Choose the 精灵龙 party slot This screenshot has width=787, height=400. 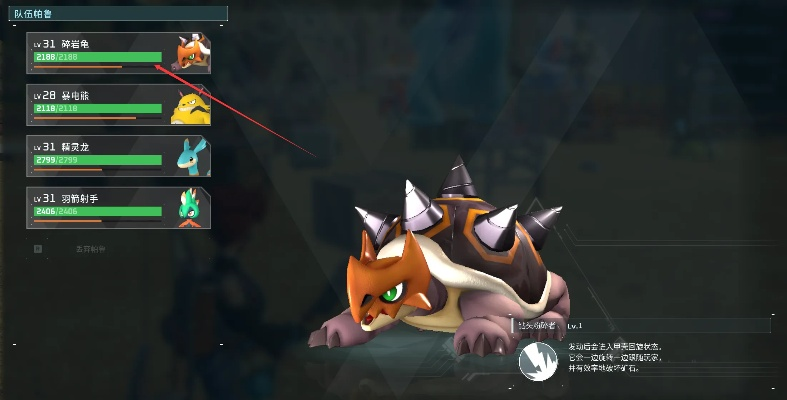tap(105, 156)
